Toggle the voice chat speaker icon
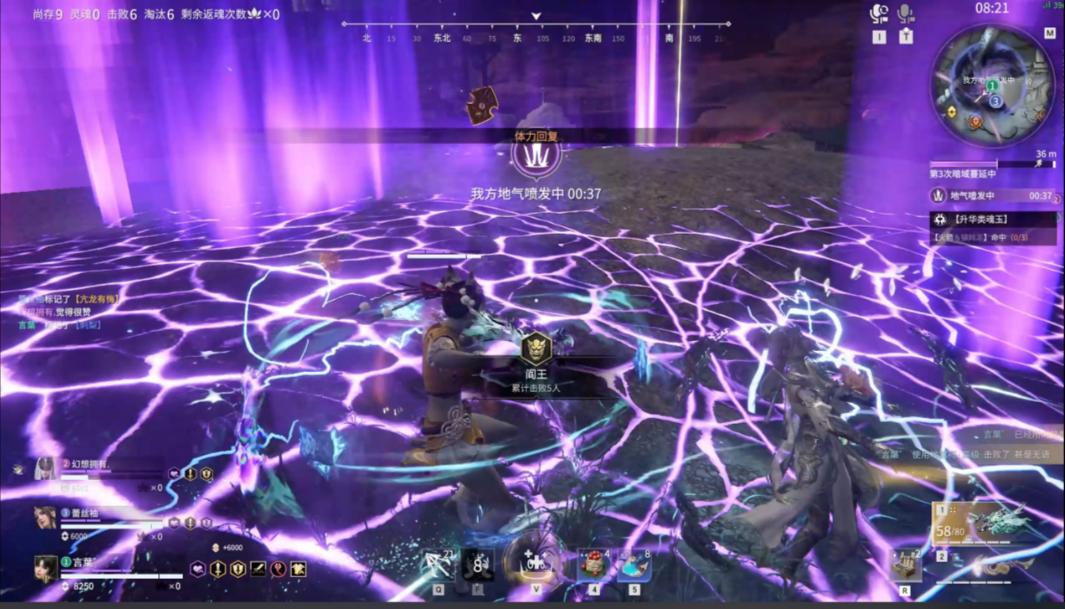This screenshot has width=1065, height=609. (879, 14)
